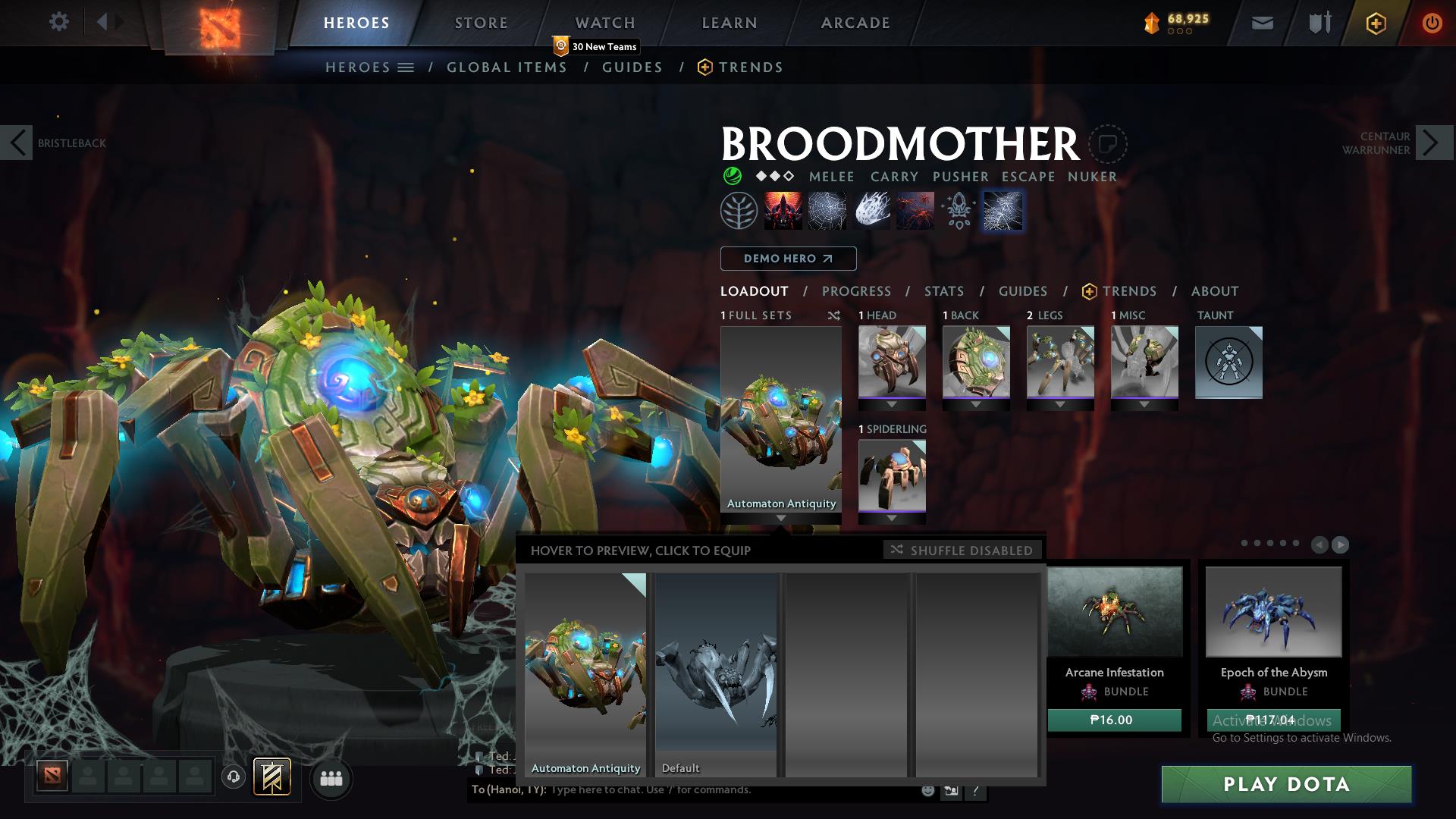Select the Spin Web ability icon
This screenshot has width=1456, height=819.
pyautogui.click(x=829, y=211)
